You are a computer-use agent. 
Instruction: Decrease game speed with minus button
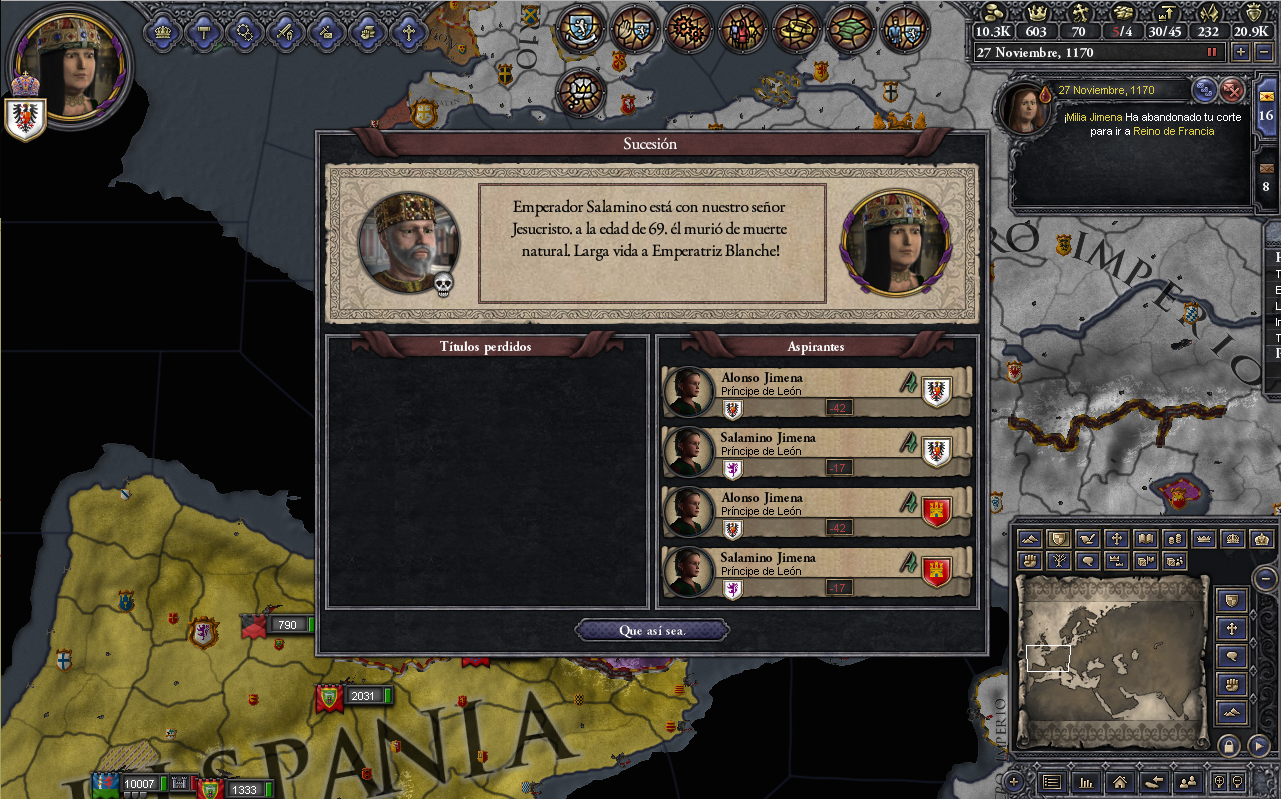pos(1263,52)
